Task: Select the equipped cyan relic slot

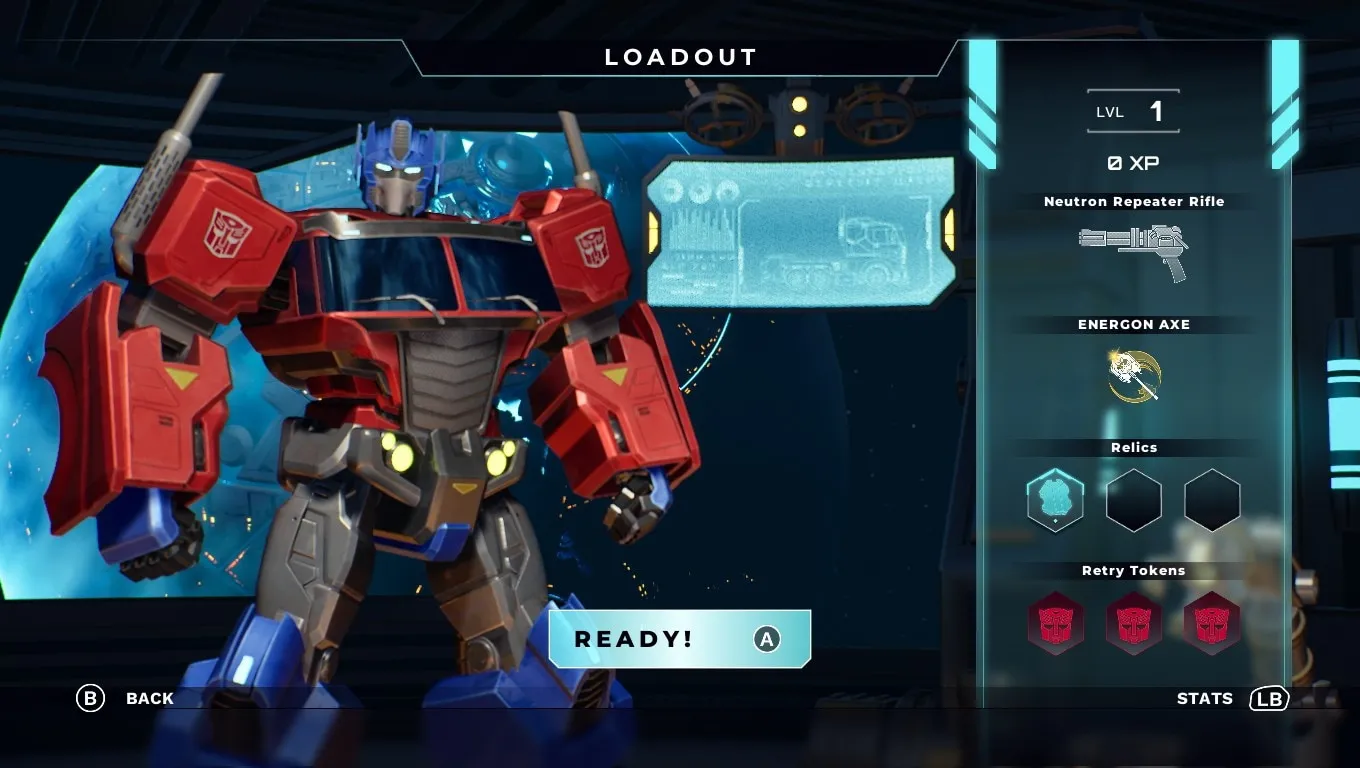Action: 1055,499
